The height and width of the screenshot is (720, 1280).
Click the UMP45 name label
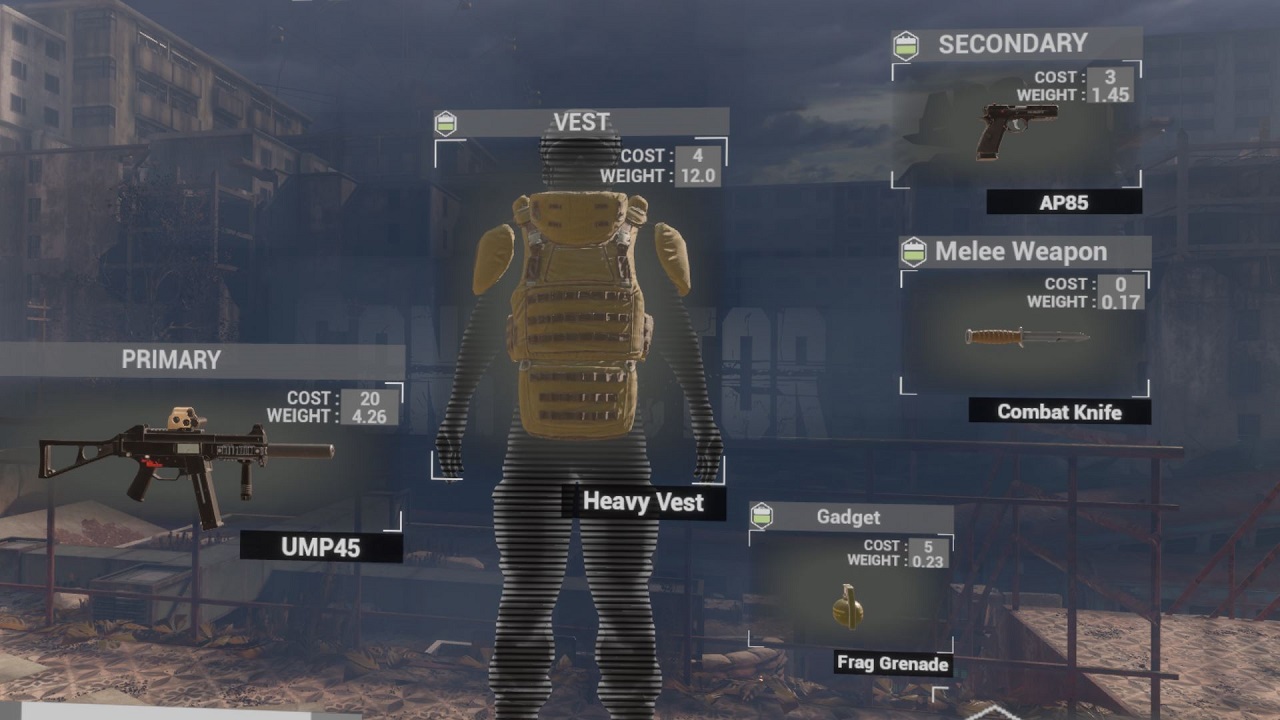pyautogui.click(x=321, y=547)
